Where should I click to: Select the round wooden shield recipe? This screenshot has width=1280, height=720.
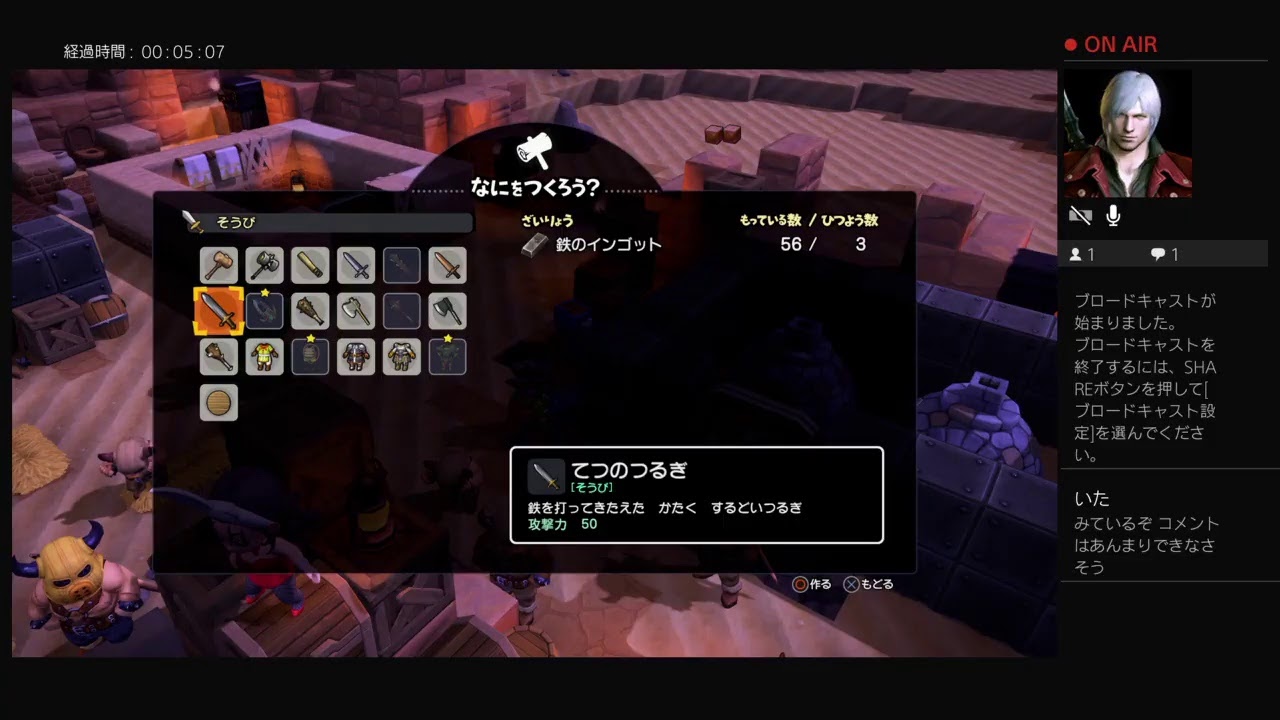pos(219,402)
